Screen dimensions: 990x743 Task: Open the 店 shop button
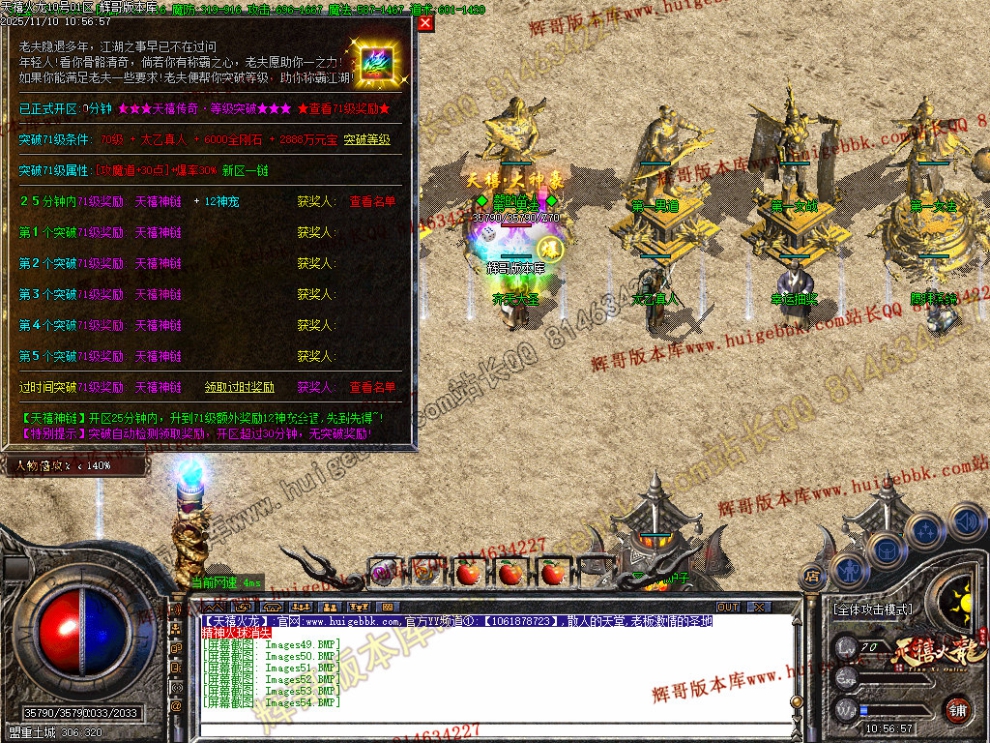point(812,577)
